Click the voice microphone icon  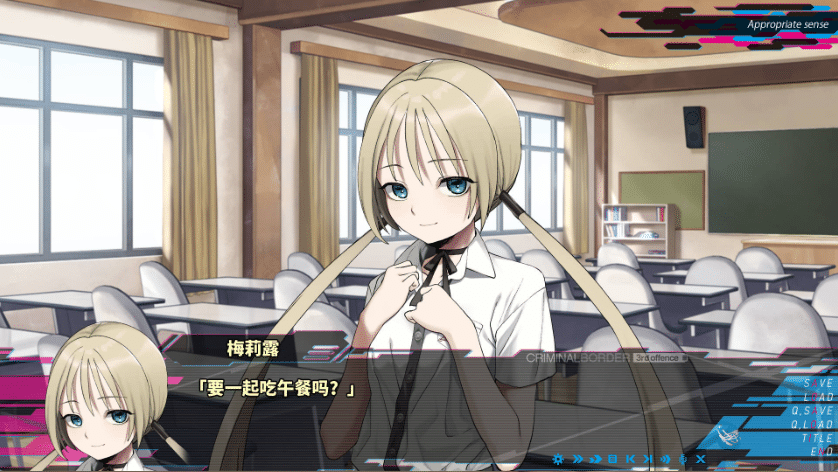683,458
